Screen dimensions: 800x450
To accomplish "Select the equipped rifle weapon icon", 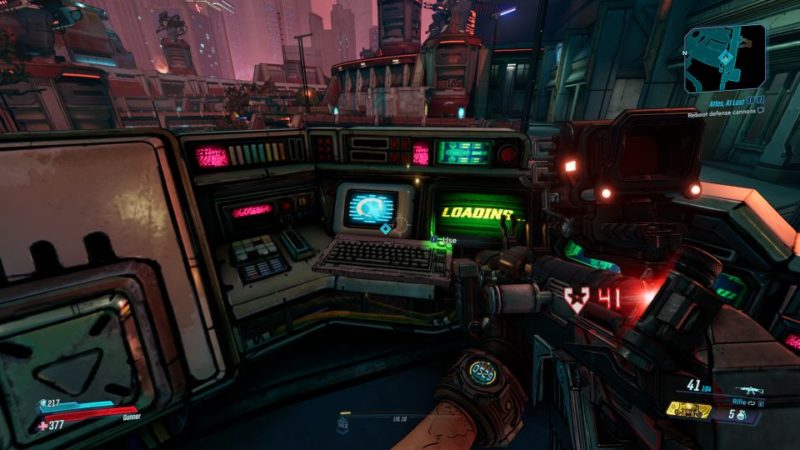I will 749,389.
